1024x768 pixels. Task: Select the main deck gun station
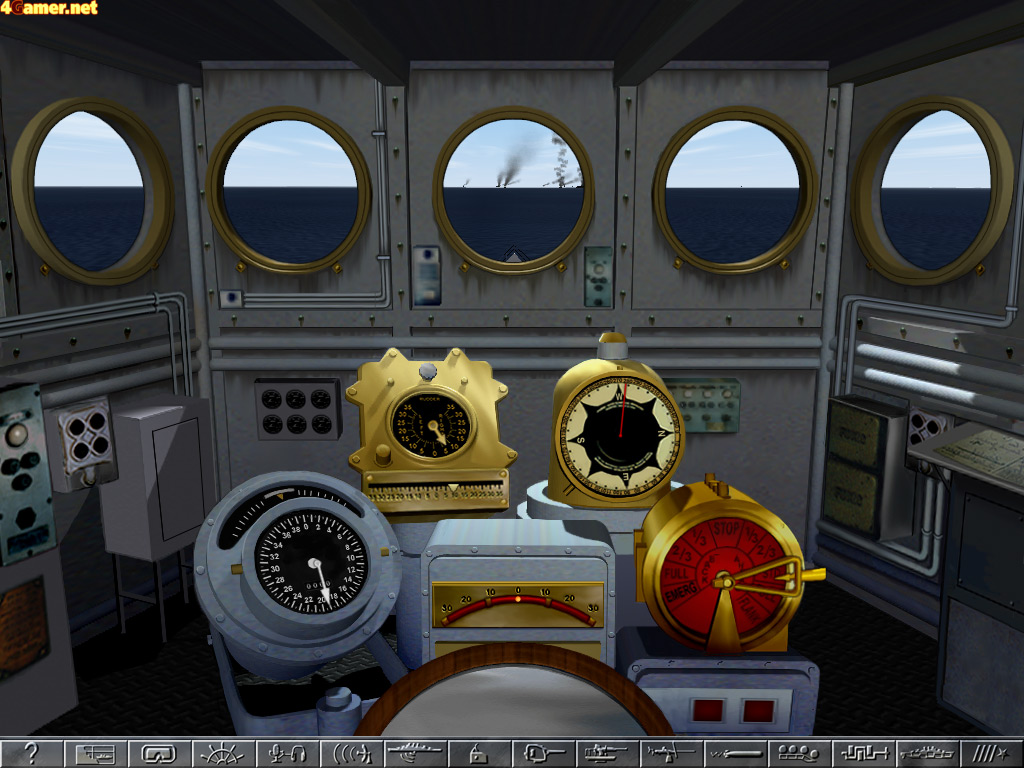tap(543, 753)
